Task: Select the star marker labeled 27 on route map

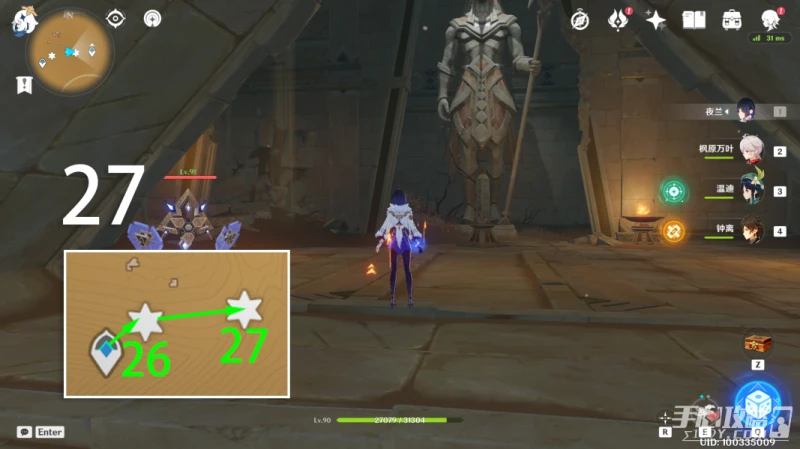Action: (244, 307)
